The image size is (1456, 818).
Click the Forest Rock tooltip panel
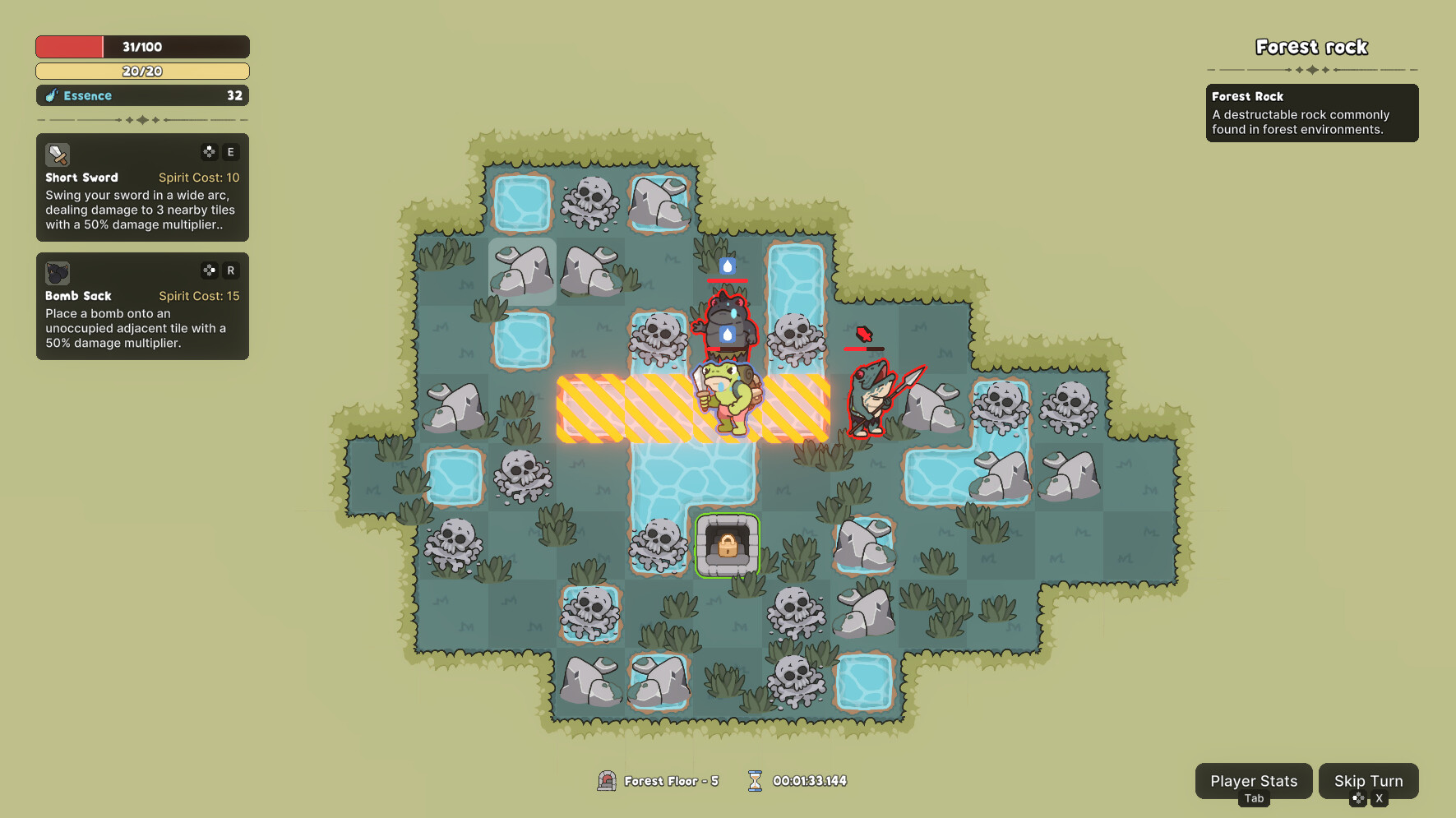pyautogui.click(x=1311, y=113)
